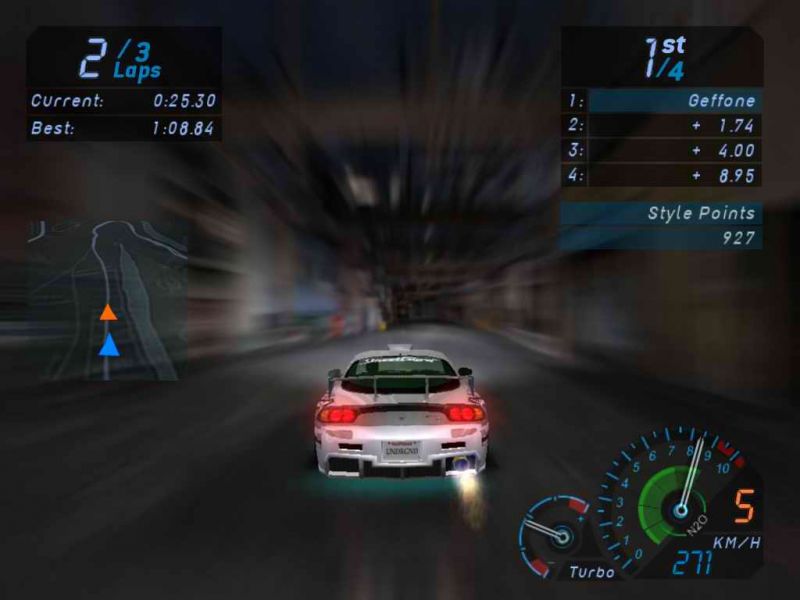Pick the fourth-place row showing + 8.95
This screenshot has height=600, width=800.
tap(662, 176)
